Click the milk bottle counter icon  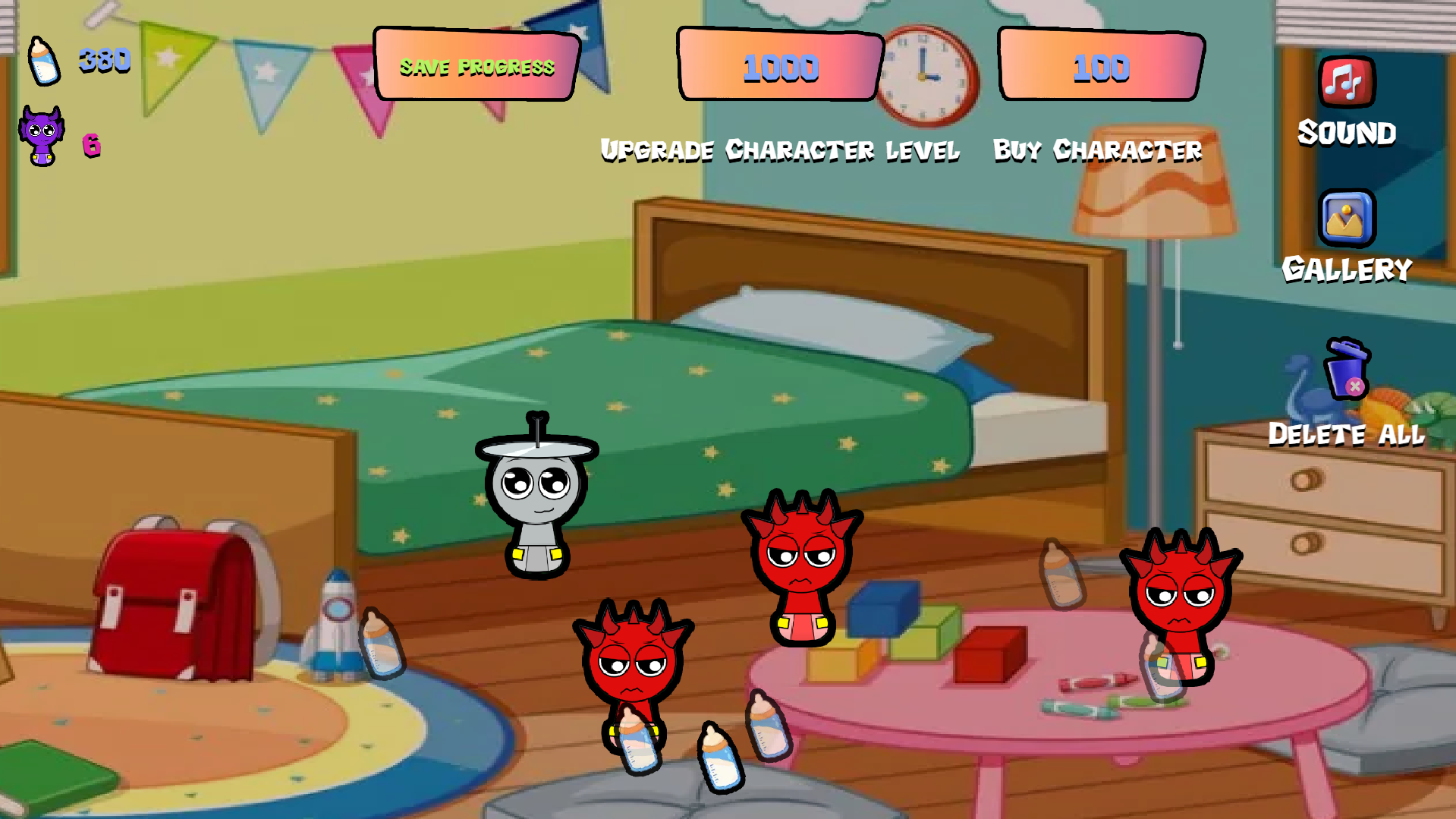[x=43, y=61]
